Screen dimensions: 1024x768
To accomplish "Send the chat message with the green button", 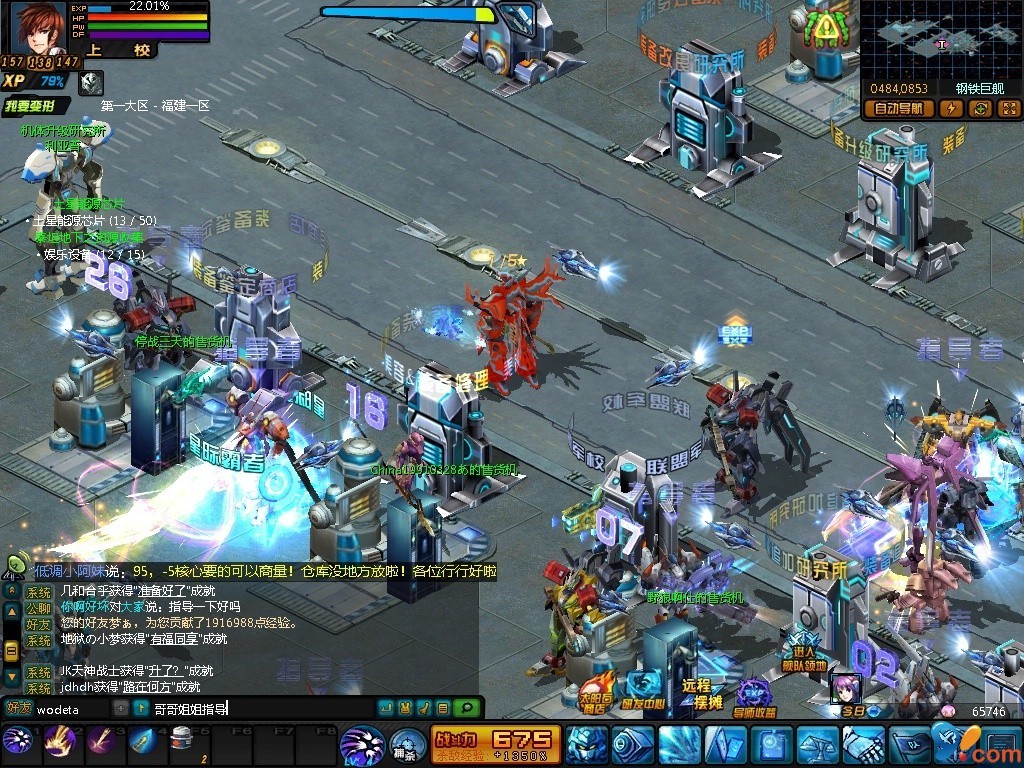I will coord(466,709).
